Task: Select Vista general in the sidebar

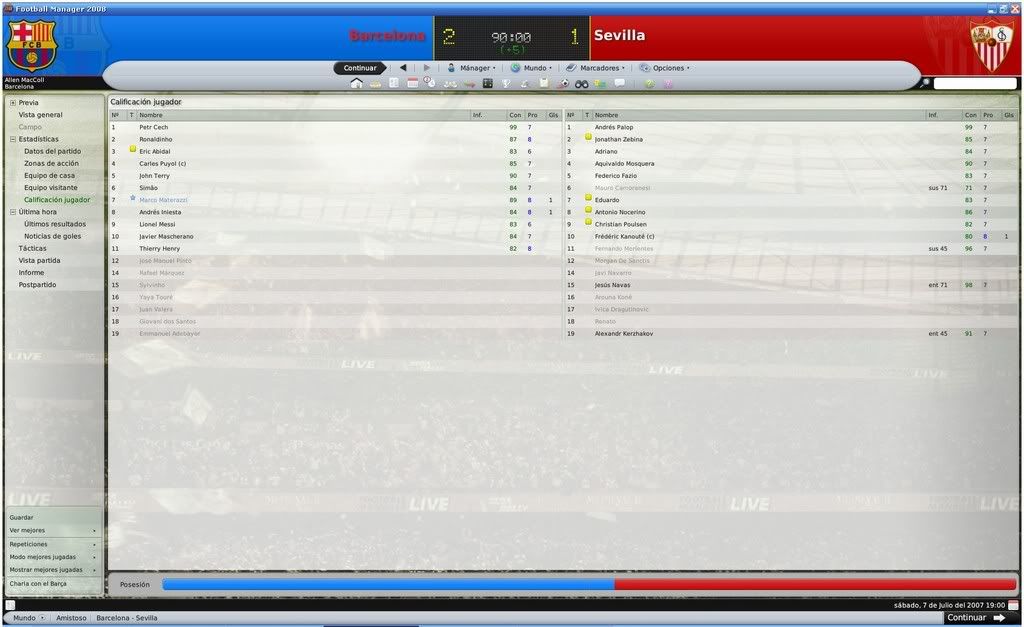Action: pos(40,115)
